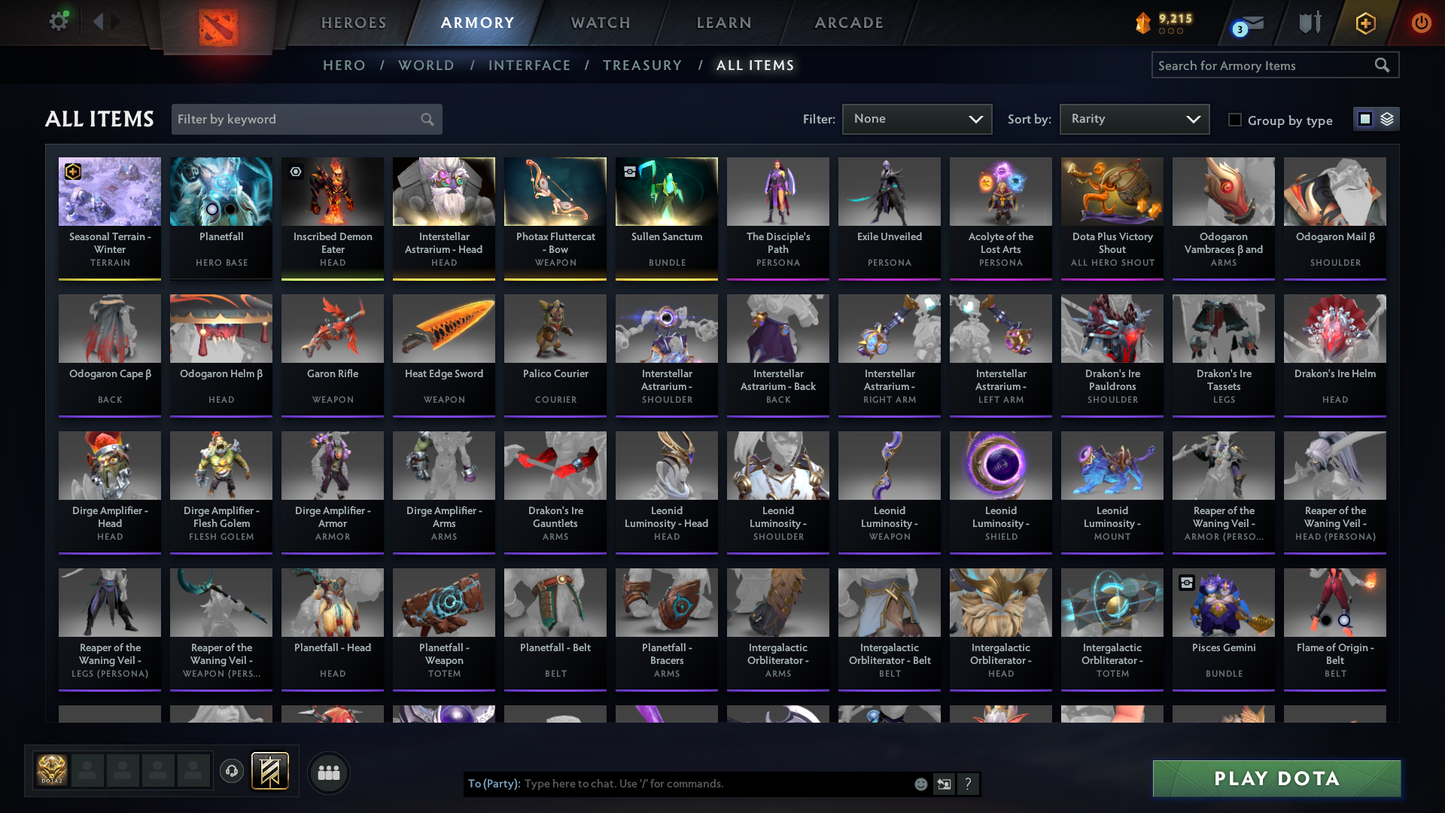
Task: Check the mail notifications envelope
Action: [x=1252, y=22]
